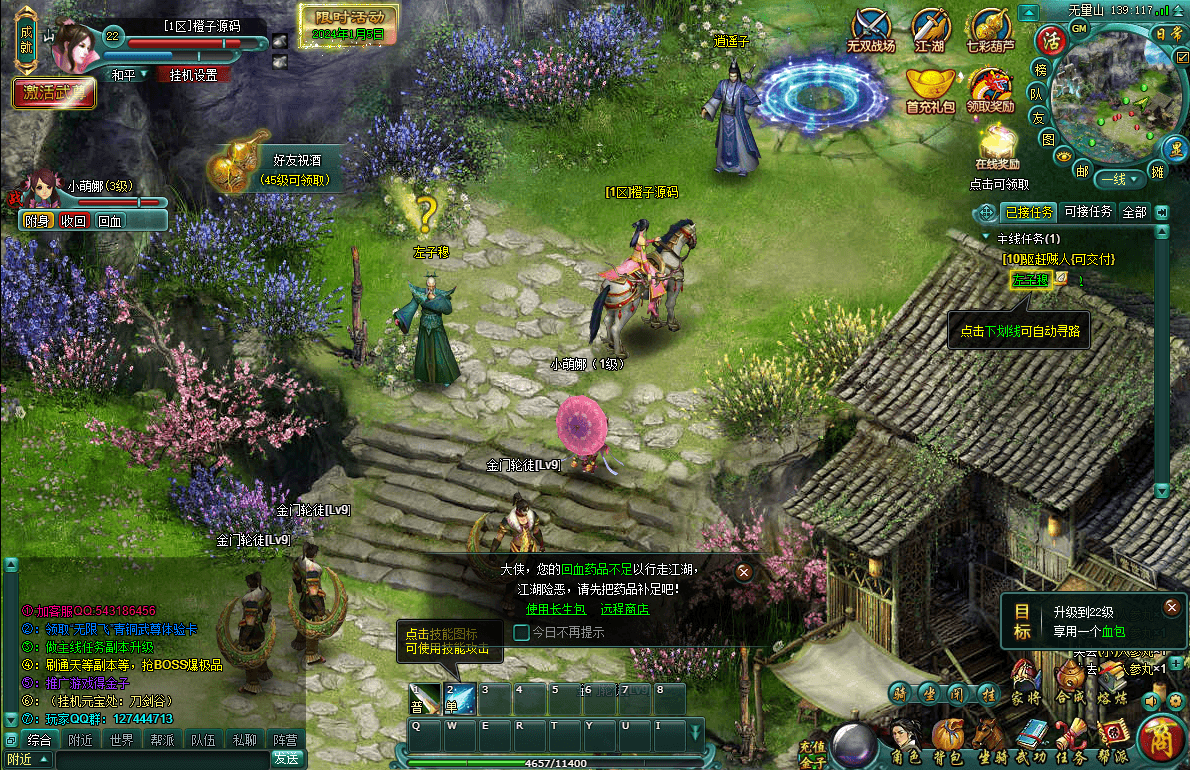Click the pet's 回血 heal button
Screen dimensions: 1190x770
click(x=109, y=221)
